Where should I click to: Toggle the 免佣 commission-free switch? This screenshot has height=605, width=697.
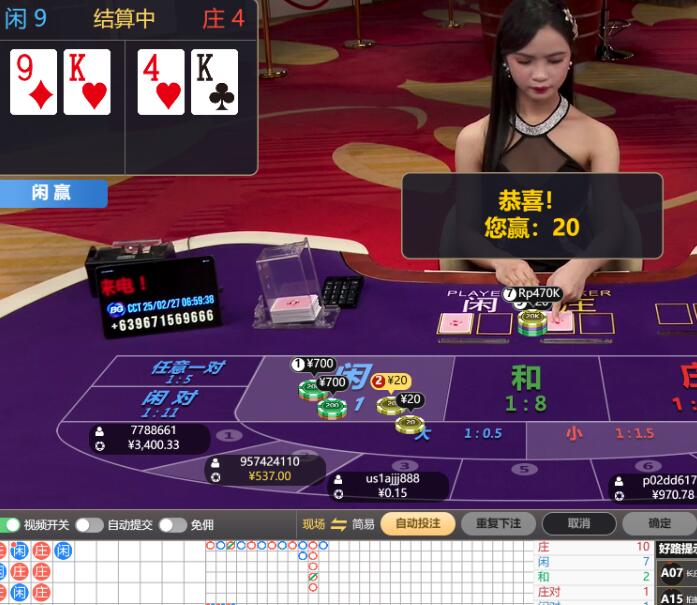coord(172,525)
